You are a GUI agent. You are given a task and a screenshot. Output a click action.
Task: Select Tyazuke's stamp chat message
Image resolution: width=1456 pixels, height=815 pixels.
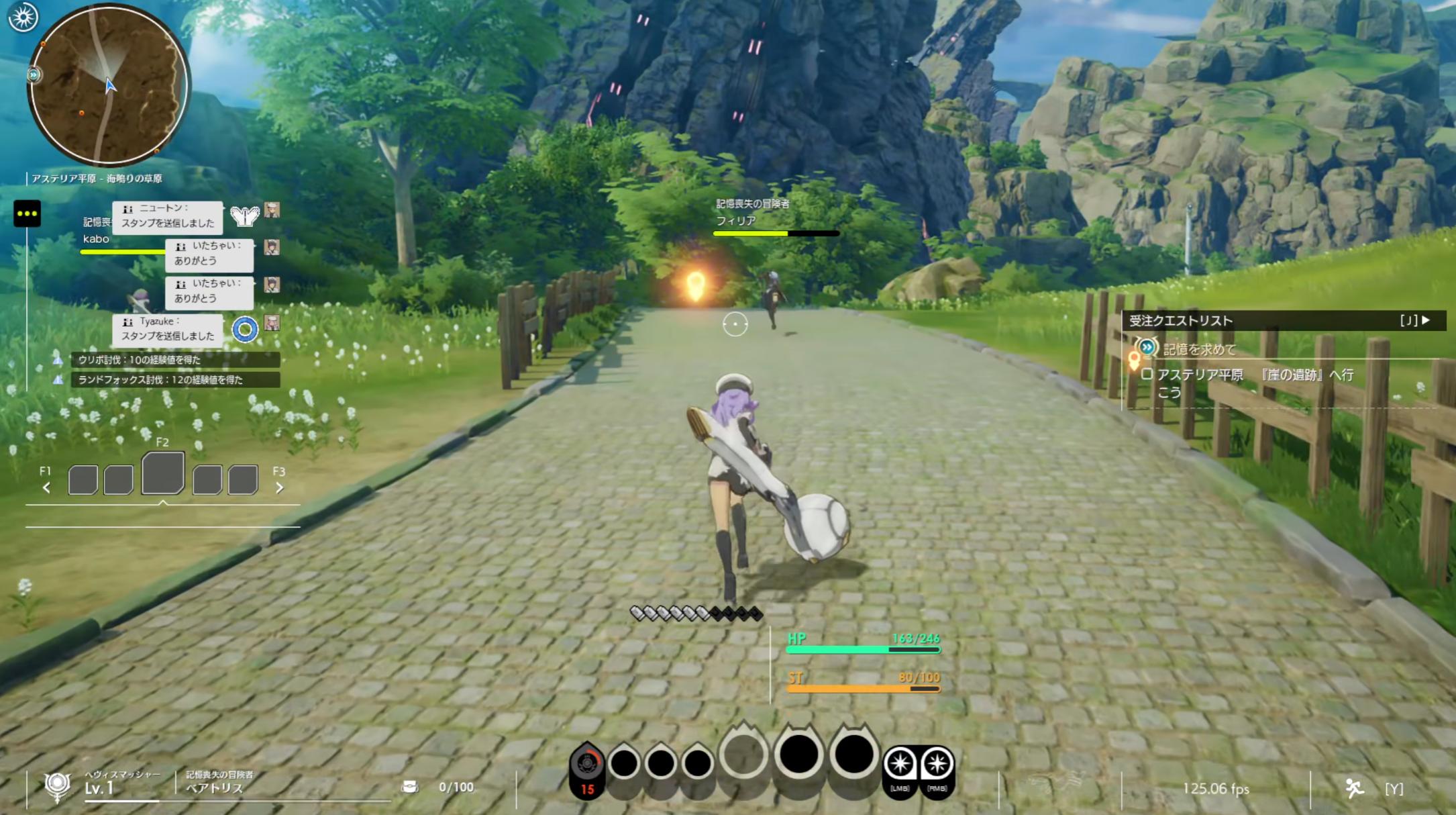(167, 329)
